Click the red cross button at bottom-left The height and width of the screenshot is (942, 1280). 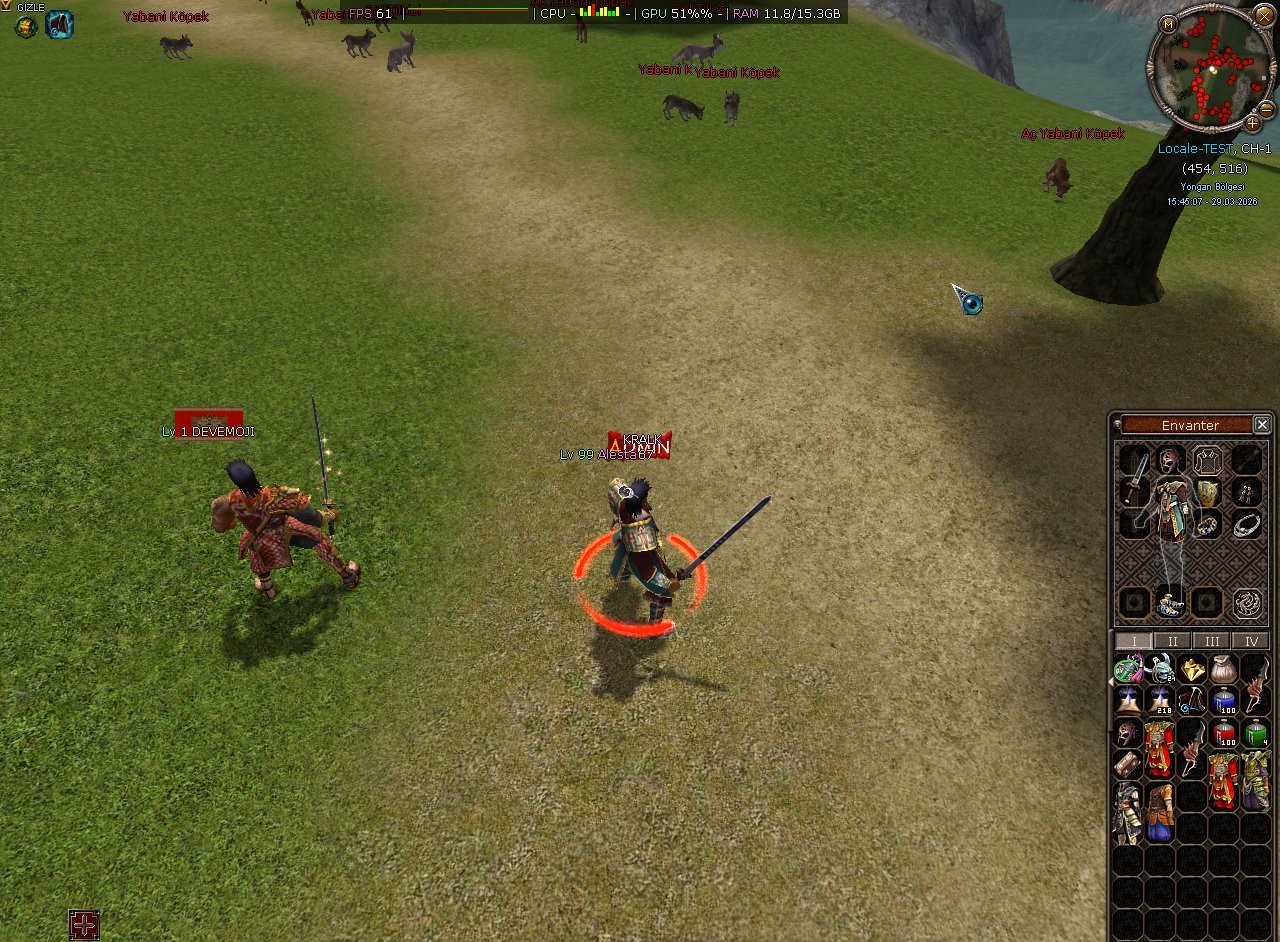coord(84,925)
